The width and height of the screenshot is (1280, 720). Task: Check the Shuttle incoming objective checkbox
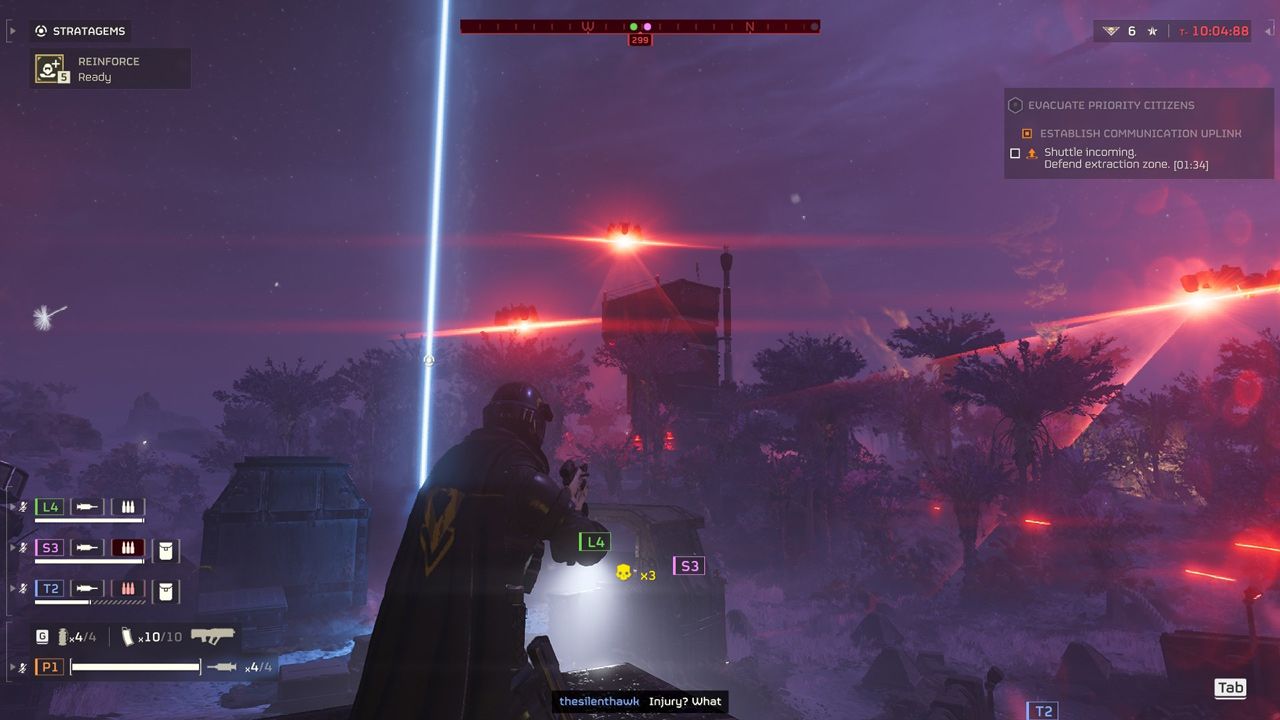click(1014, 153)
